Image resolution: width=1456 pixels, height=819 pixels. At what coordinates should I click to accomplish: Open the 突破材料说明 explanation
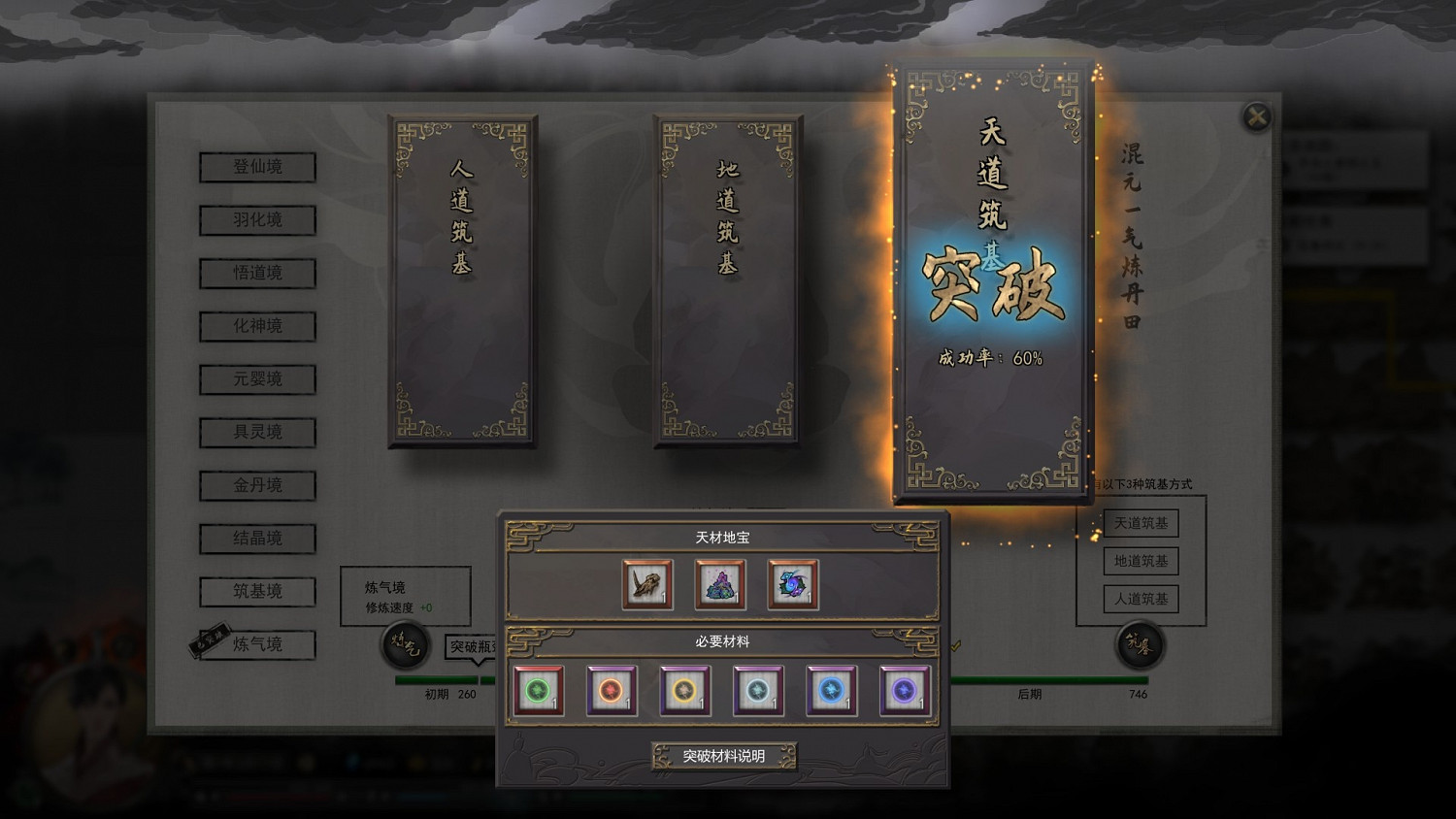pyautogui.click(x=724, y=756)
